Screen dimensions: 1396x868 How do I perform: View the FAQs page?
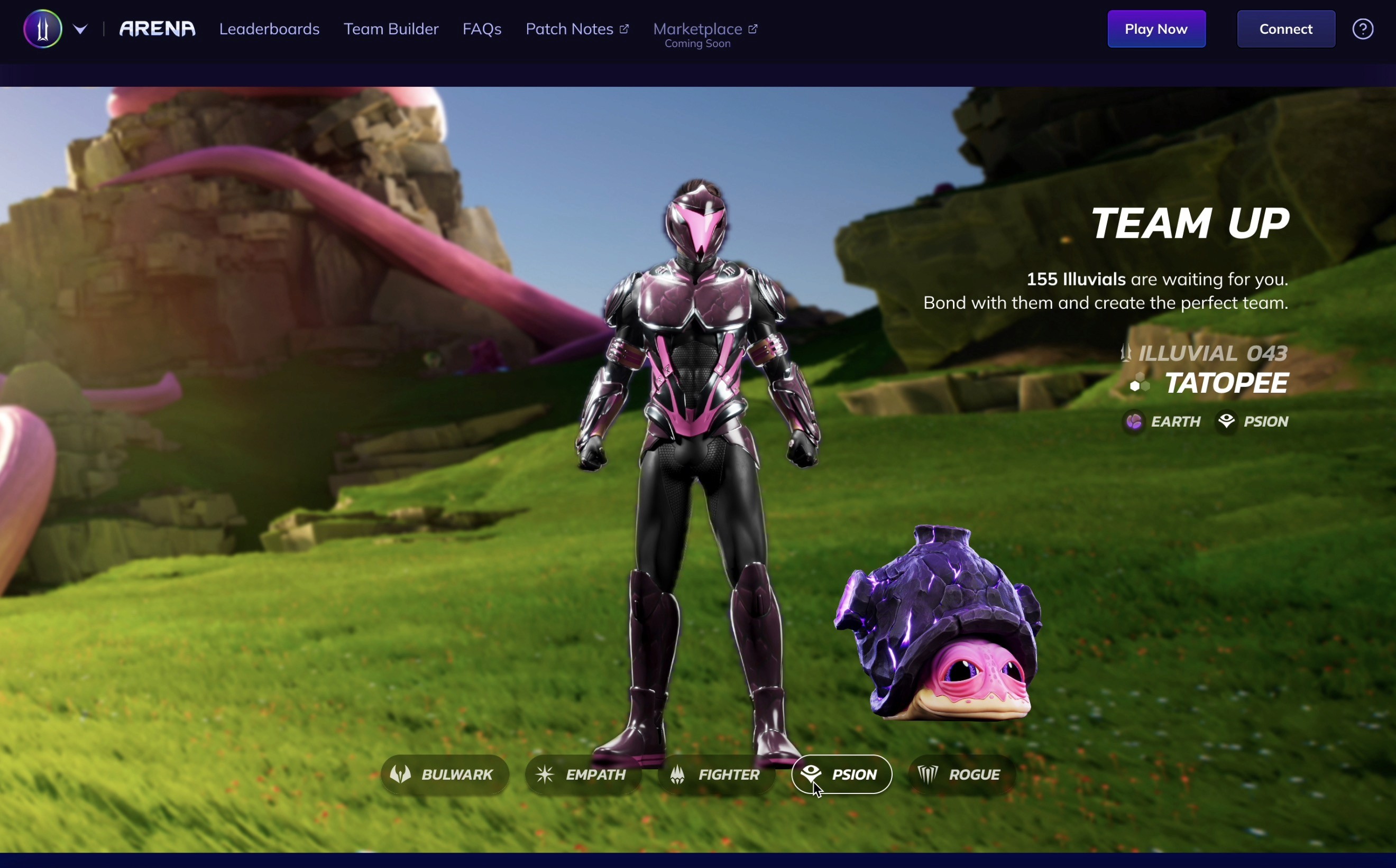(482, 29)
